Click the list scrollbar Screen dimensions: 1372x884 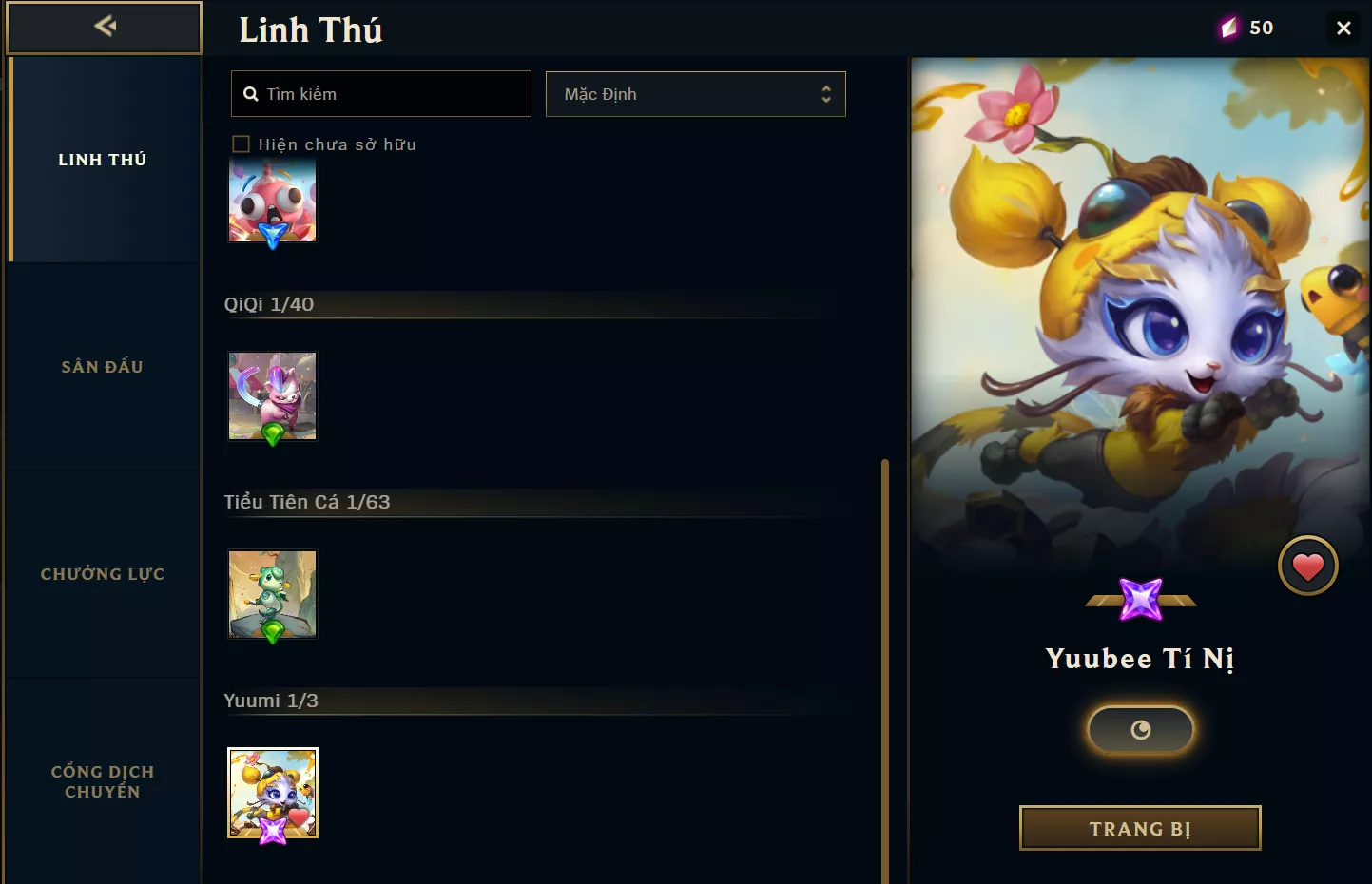885,665
